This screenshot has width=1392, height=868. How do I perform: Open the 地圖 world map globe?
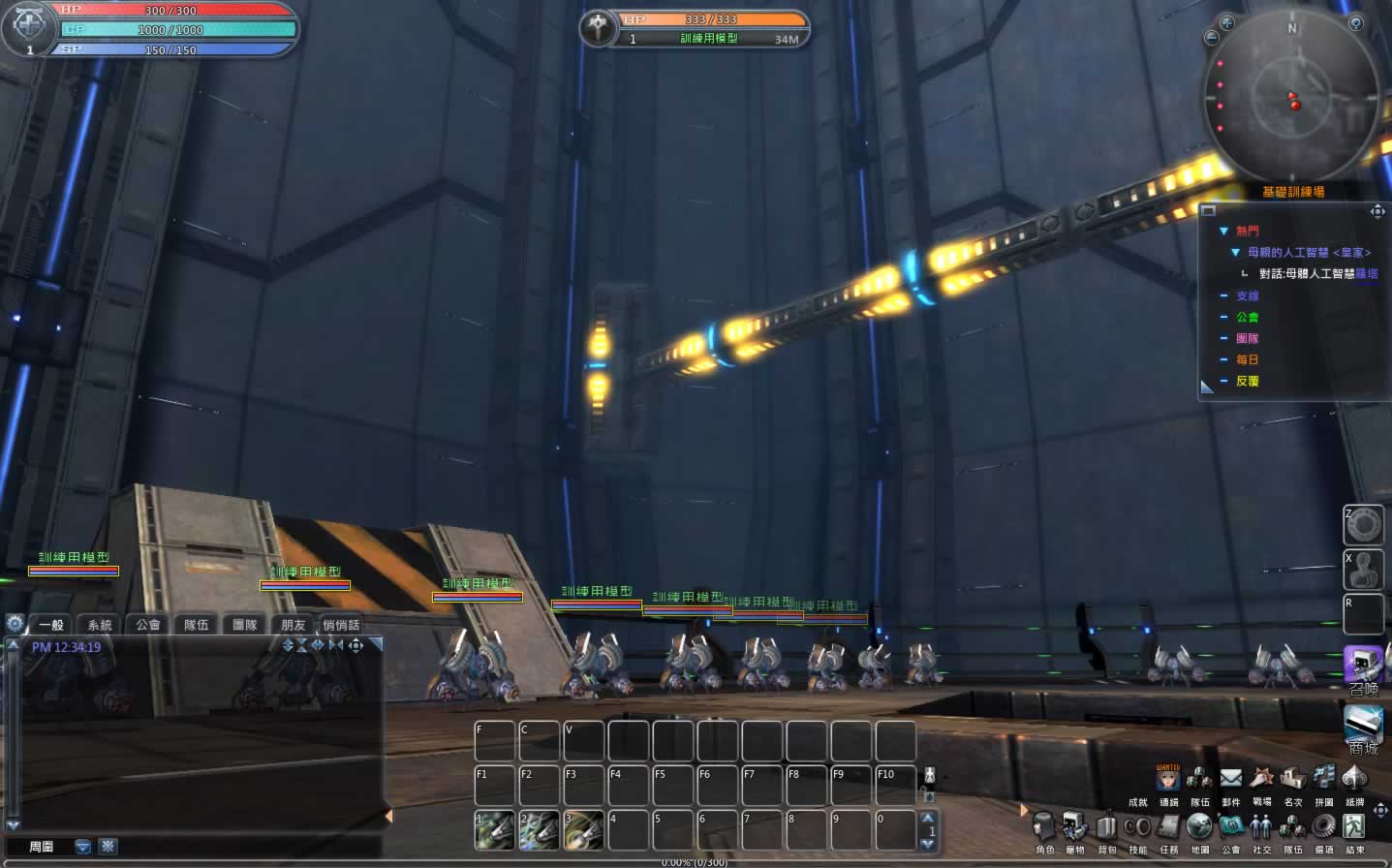[x=1199, y=826]
